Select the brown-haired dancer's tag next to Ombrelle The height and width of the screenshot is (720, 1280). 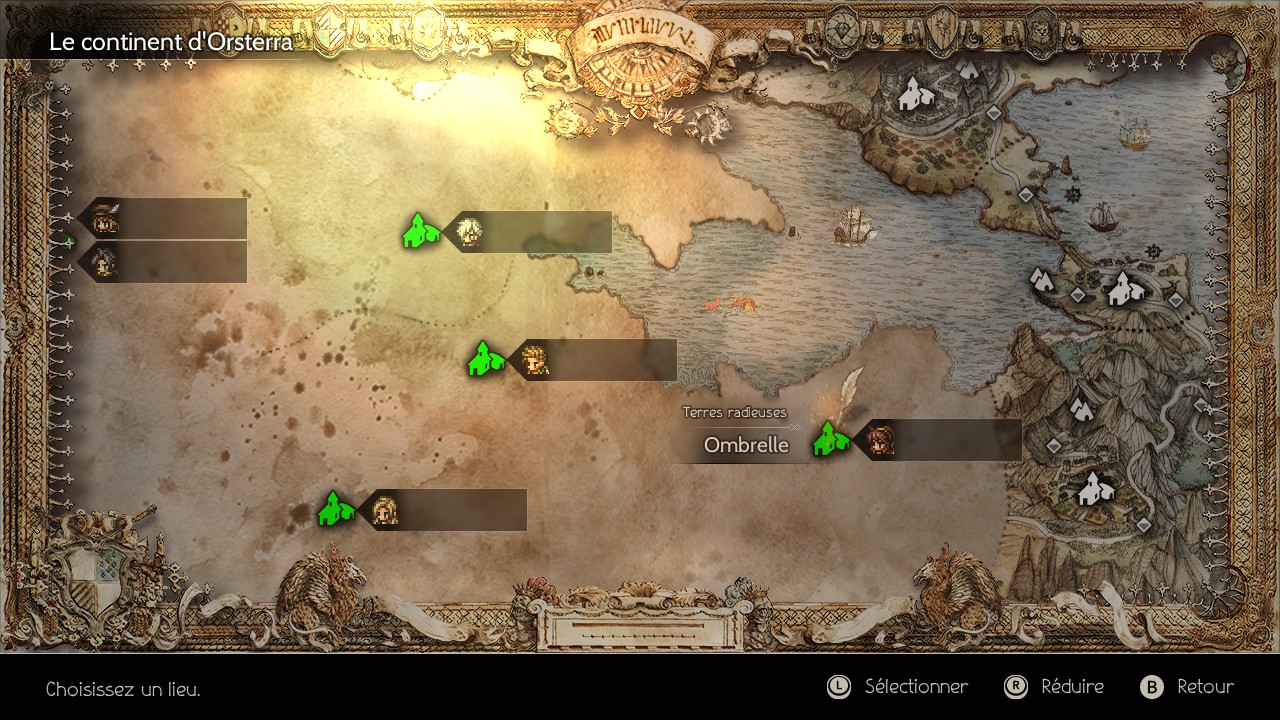tap(938, 440)
